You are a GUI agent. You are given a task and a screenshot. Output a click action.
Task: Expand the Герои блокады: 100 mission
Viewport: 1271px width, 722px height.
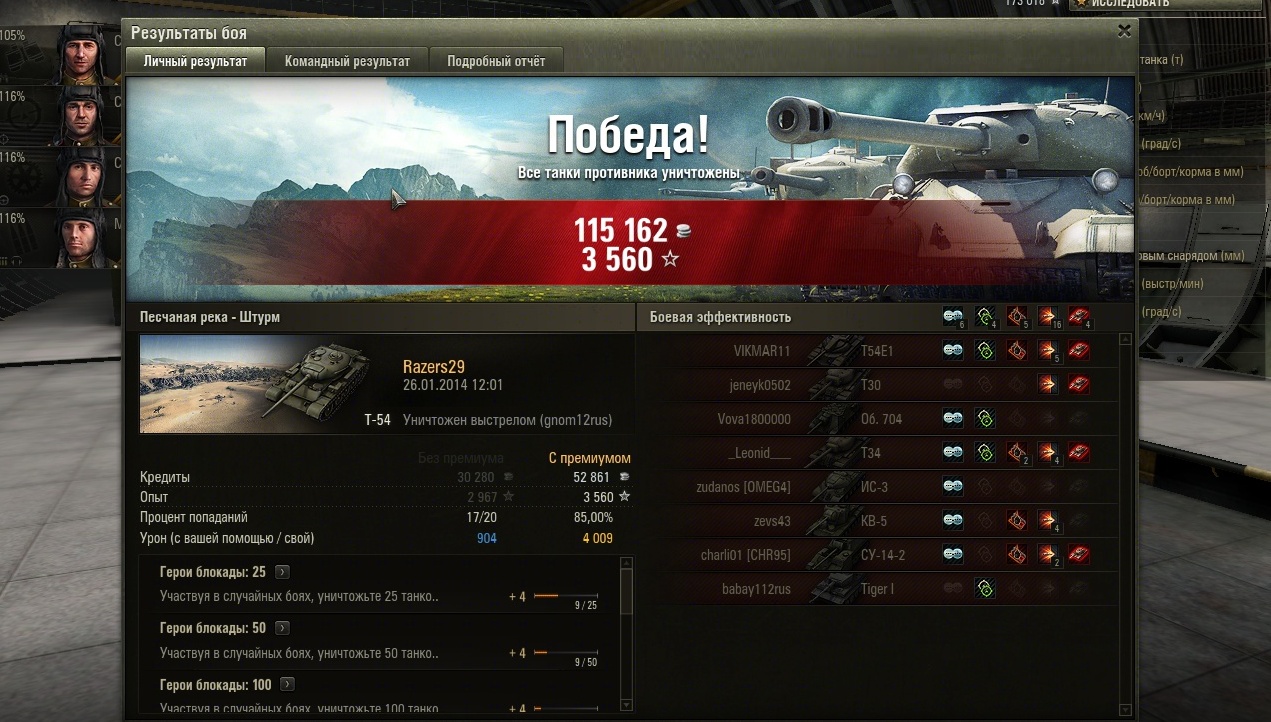[x=289, y=684]
